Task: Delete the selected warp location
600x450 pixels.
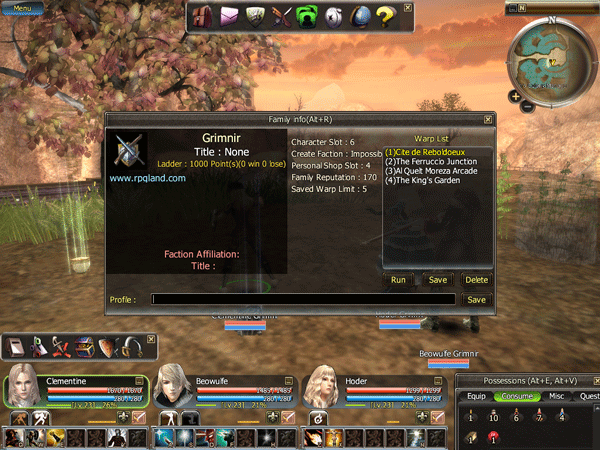Action: (x=476, y=280)
